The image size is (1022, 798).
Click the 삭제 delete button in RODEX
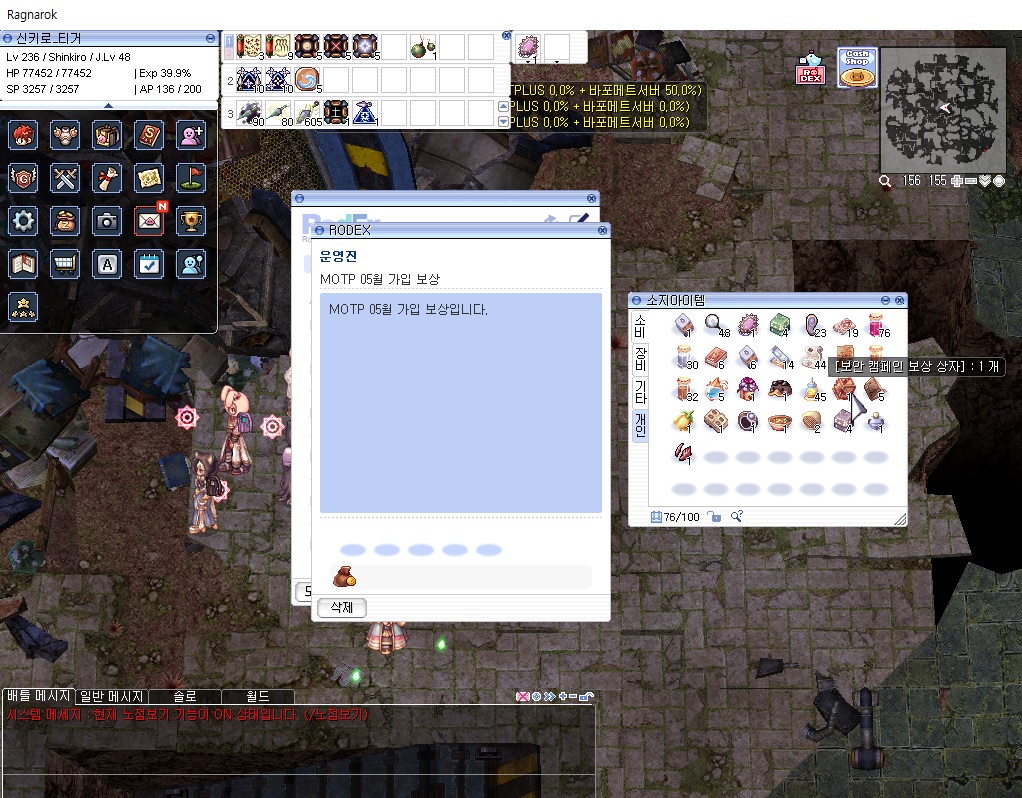pos(342,607)
